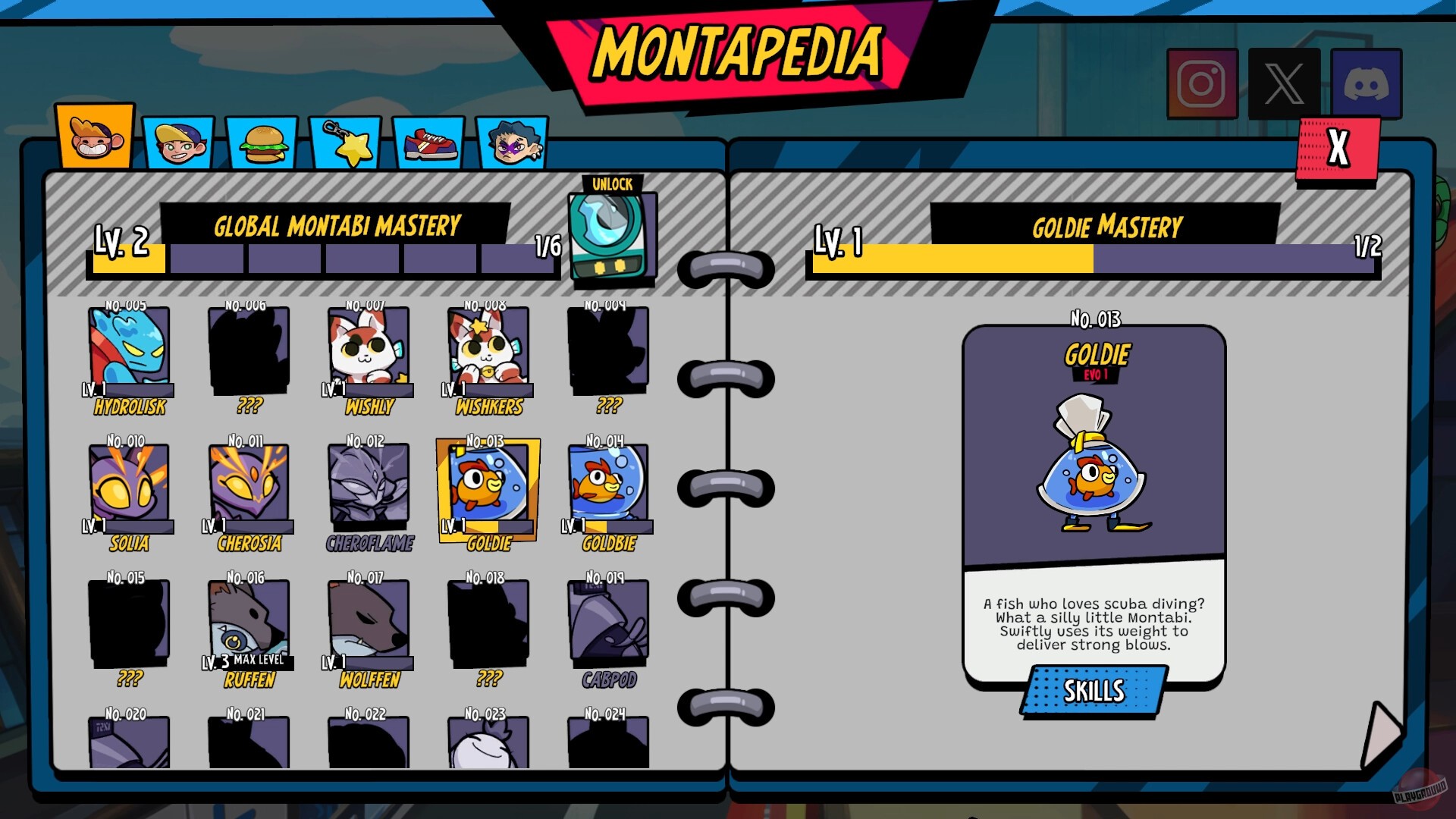The image size is (1456, 819).
Task: Open the Skills panel for Goldie
Action: [x=1092, y=690]
